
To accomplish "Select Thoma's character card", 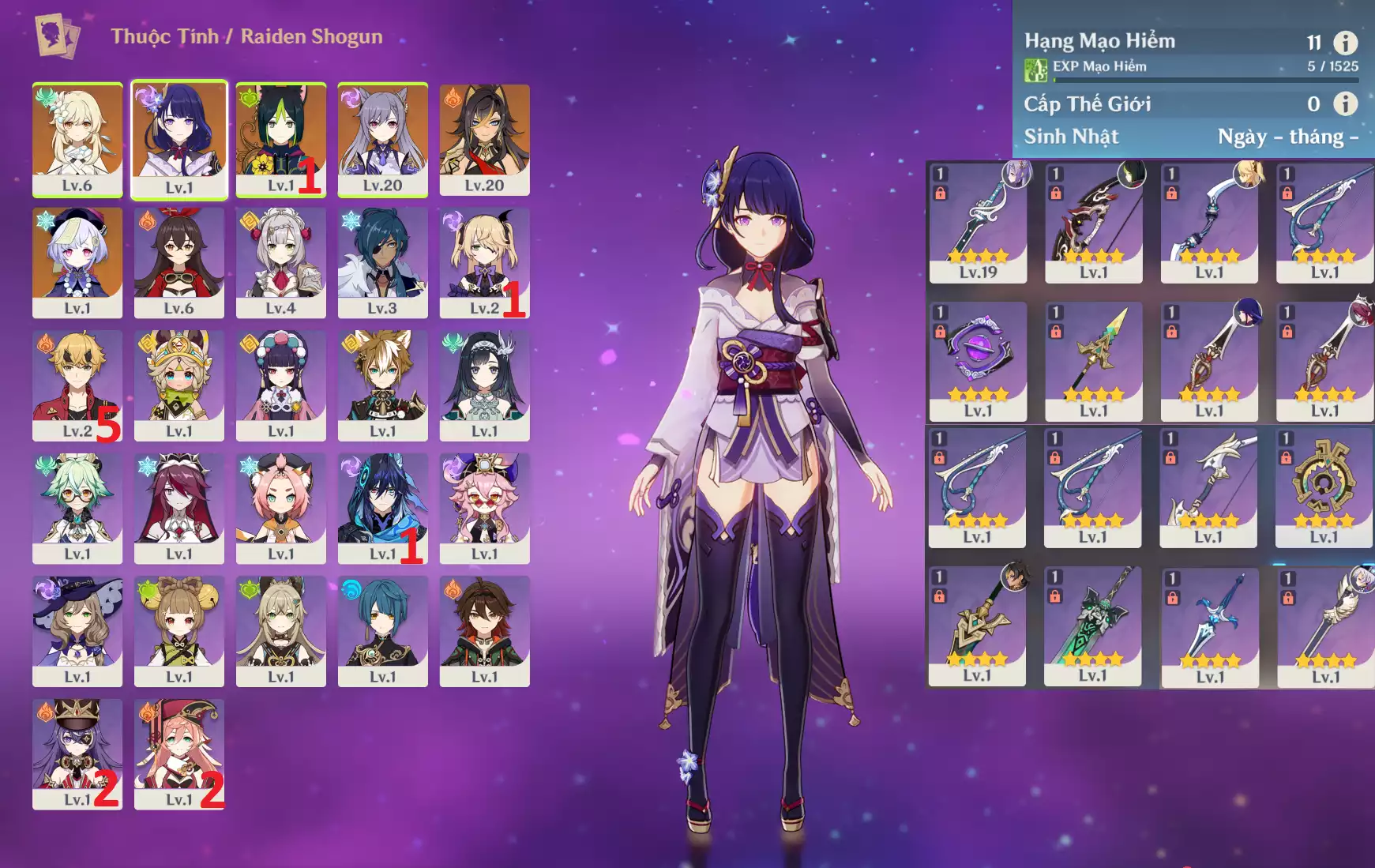I will coord(77,385).
